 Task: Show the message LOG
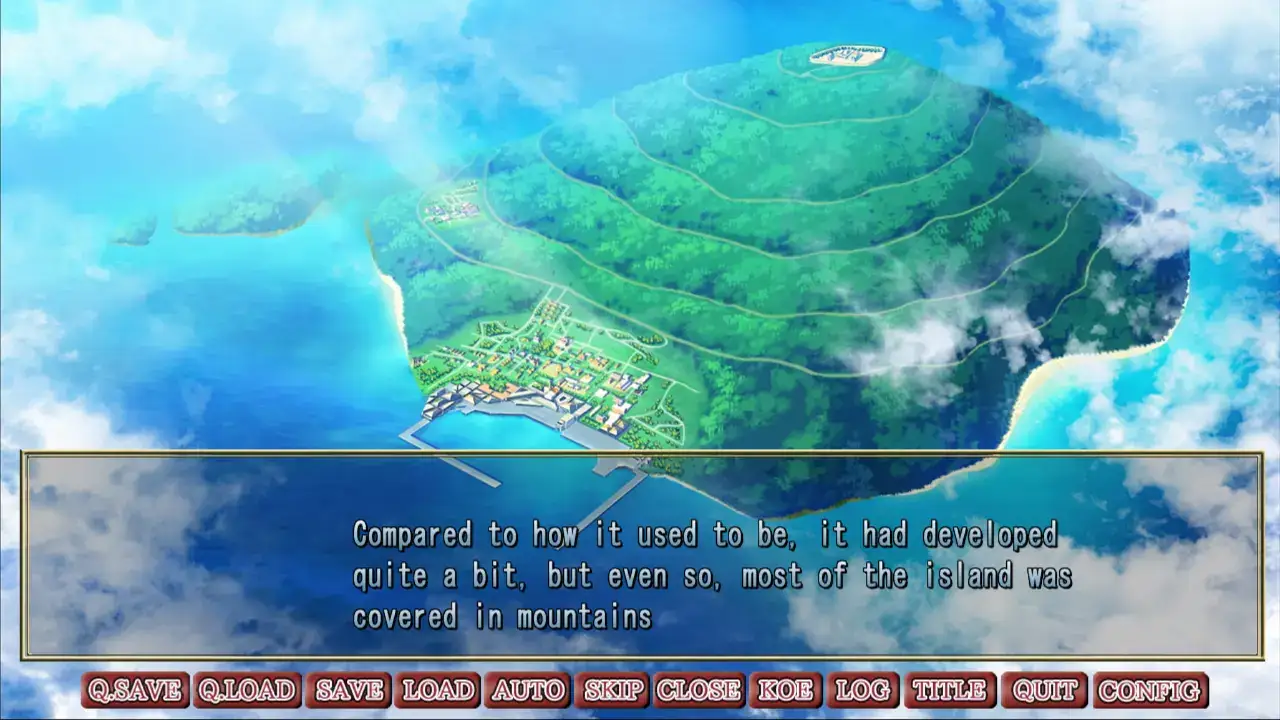point(862,690)
